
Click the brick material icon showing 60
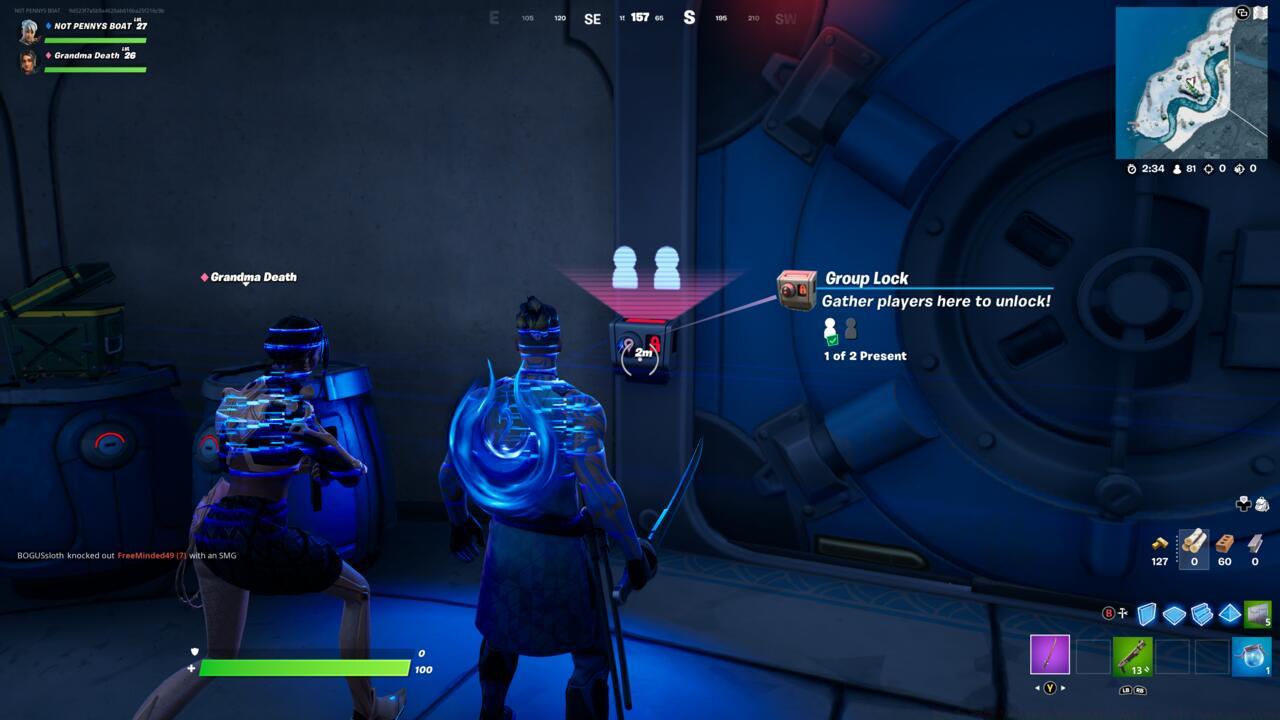point(1224,543)
